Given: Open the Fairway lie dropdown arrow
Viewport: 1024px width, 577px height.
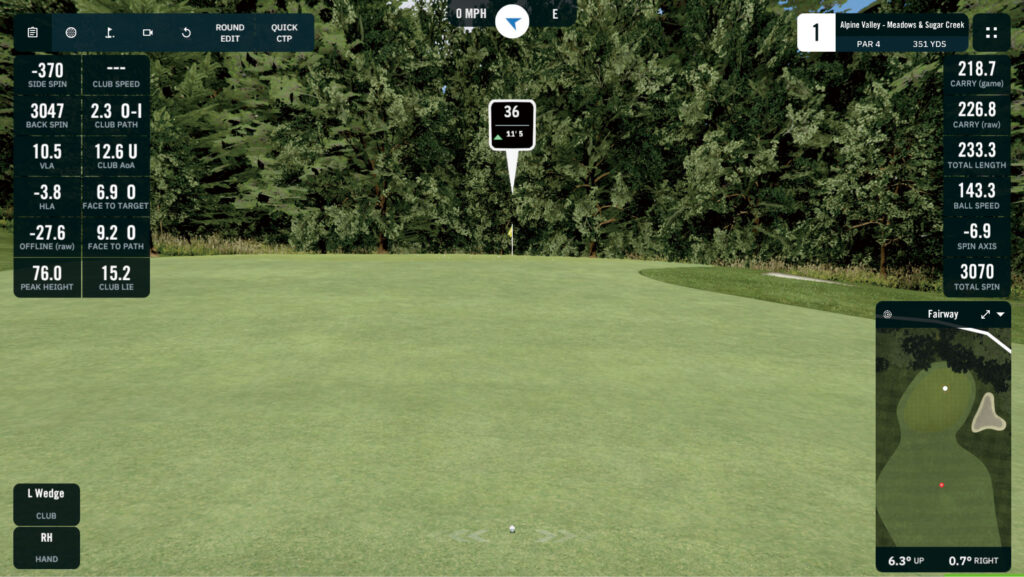Looking at the screenshot, I should [x=1001, y=314].
